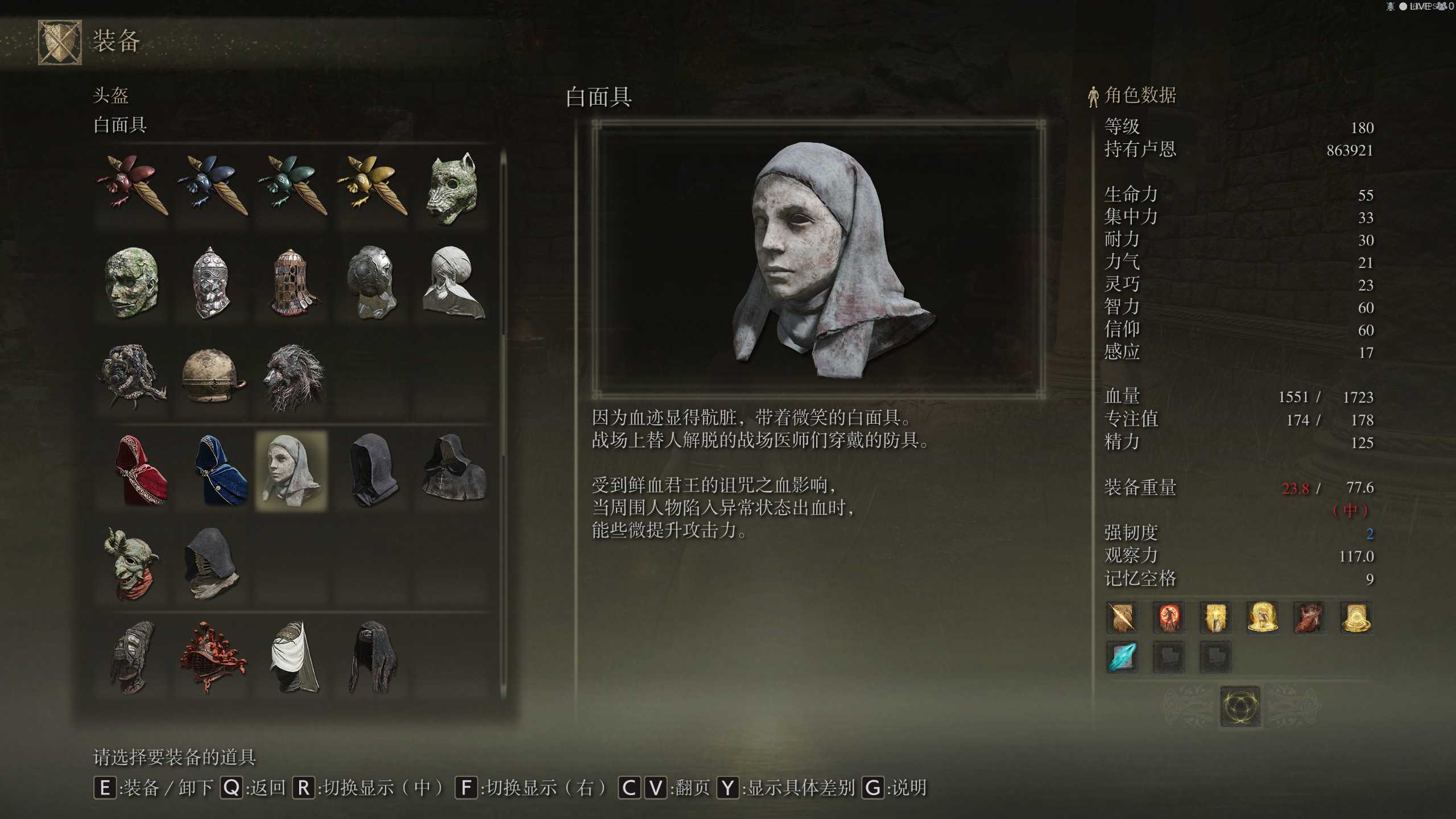Select the kneeling golden incantation icon
Viewport: 1456px width, 819px height.
[x=1264, y=618]
